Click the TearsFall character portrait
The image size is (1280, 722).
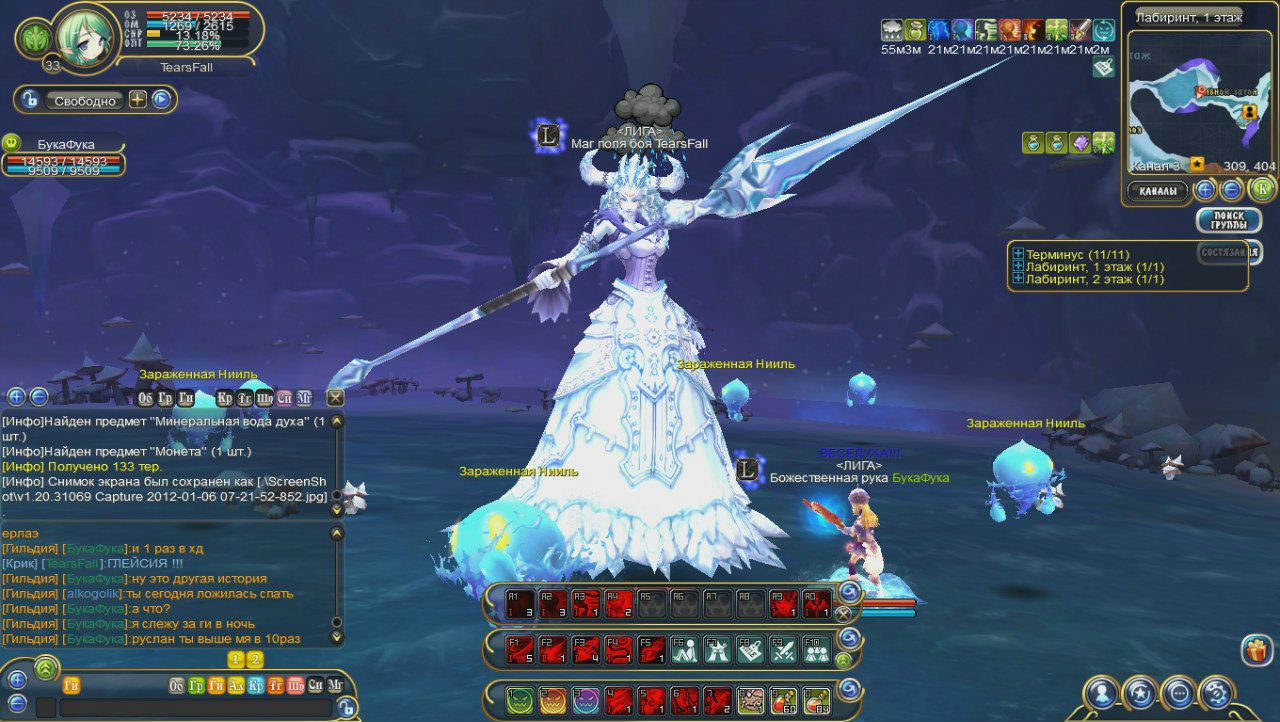(x=85, y=37)
